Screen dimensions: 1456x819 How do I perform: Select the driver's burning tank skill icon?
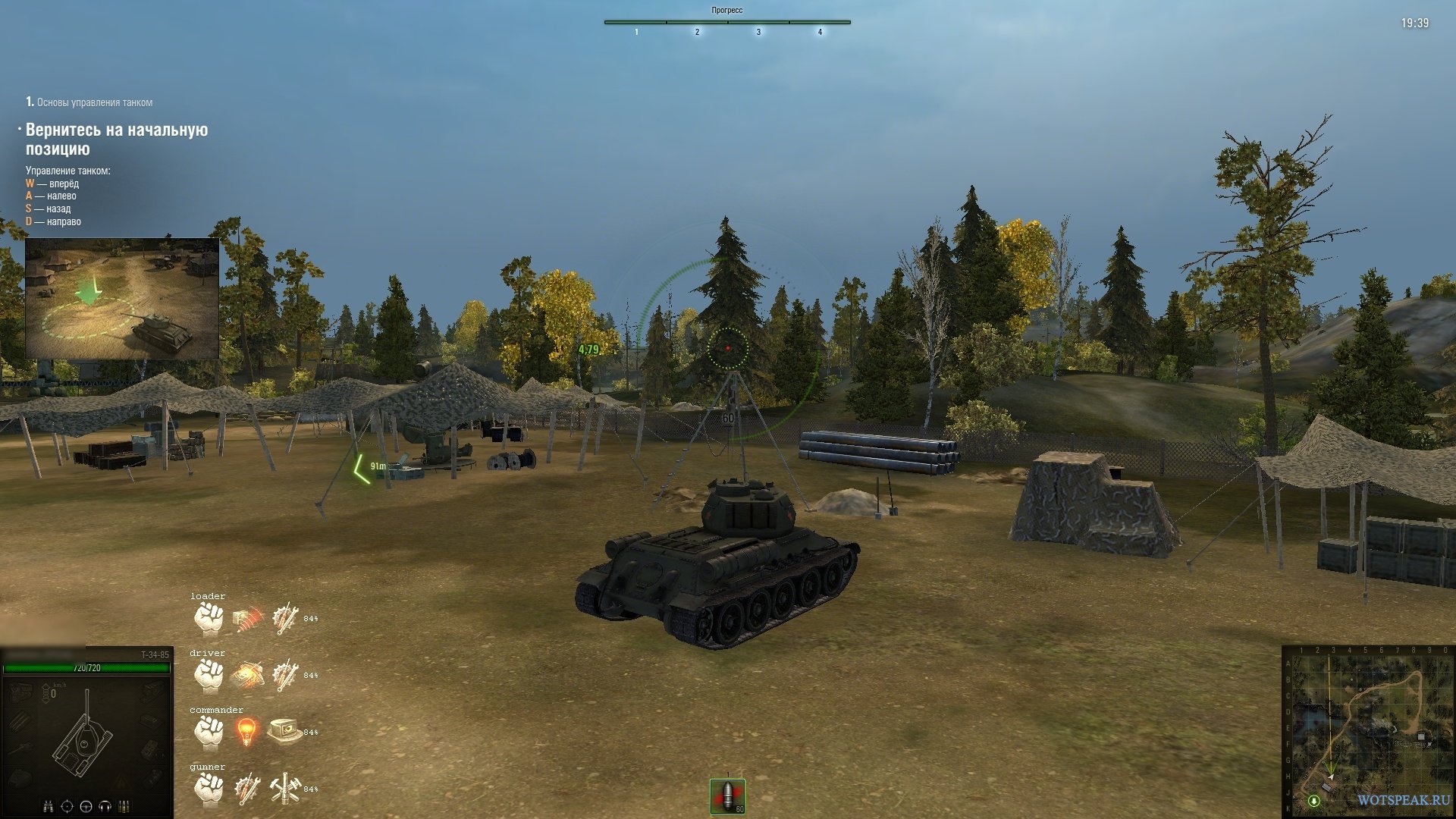pos(247,675)
